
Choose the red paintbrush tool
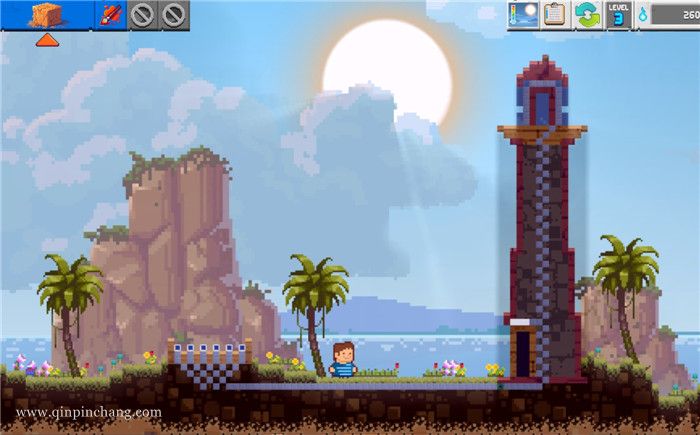click(112, 15)
